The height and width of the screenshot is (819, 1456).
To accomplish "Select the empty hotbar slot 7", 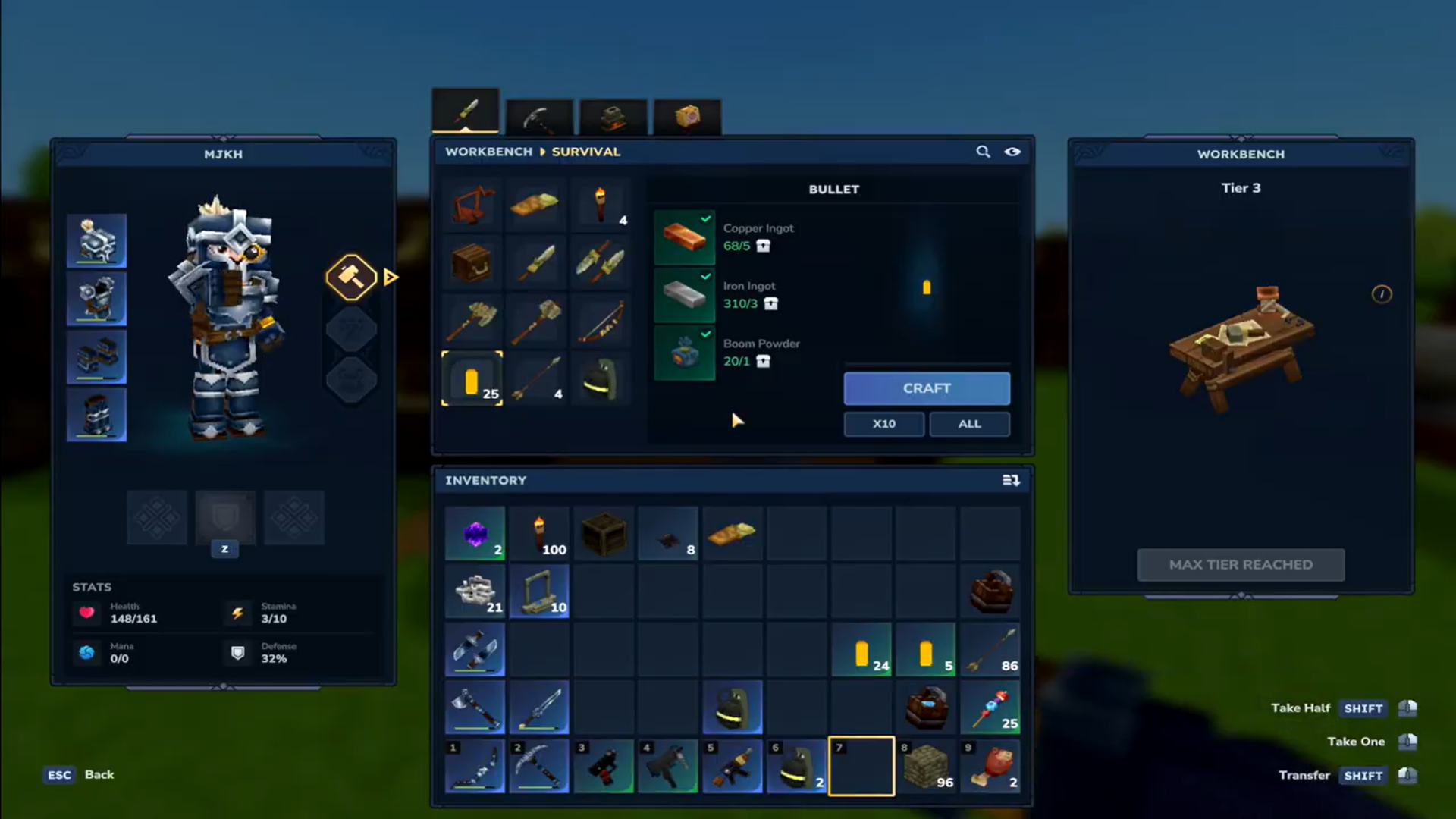I will [861, 766].
